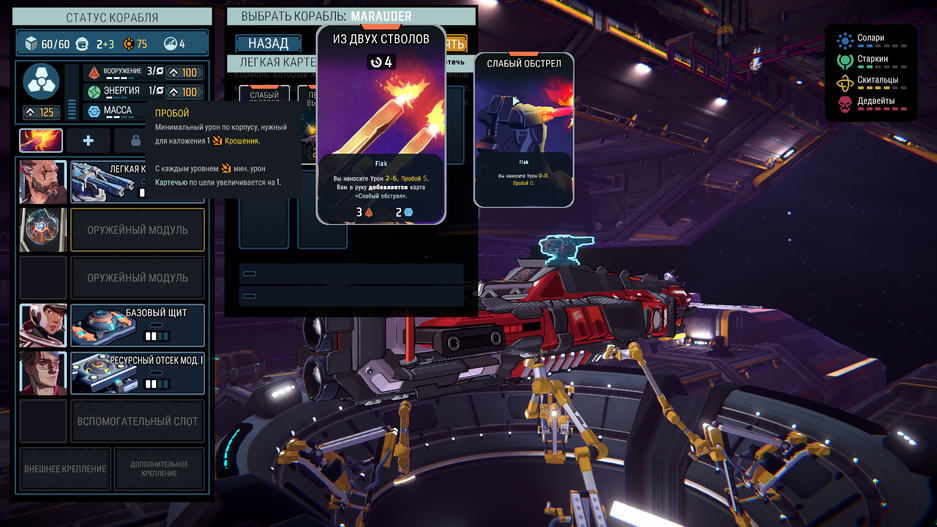
Task: Click the plus tab in ship status
Action: click(x=88, y=141)
